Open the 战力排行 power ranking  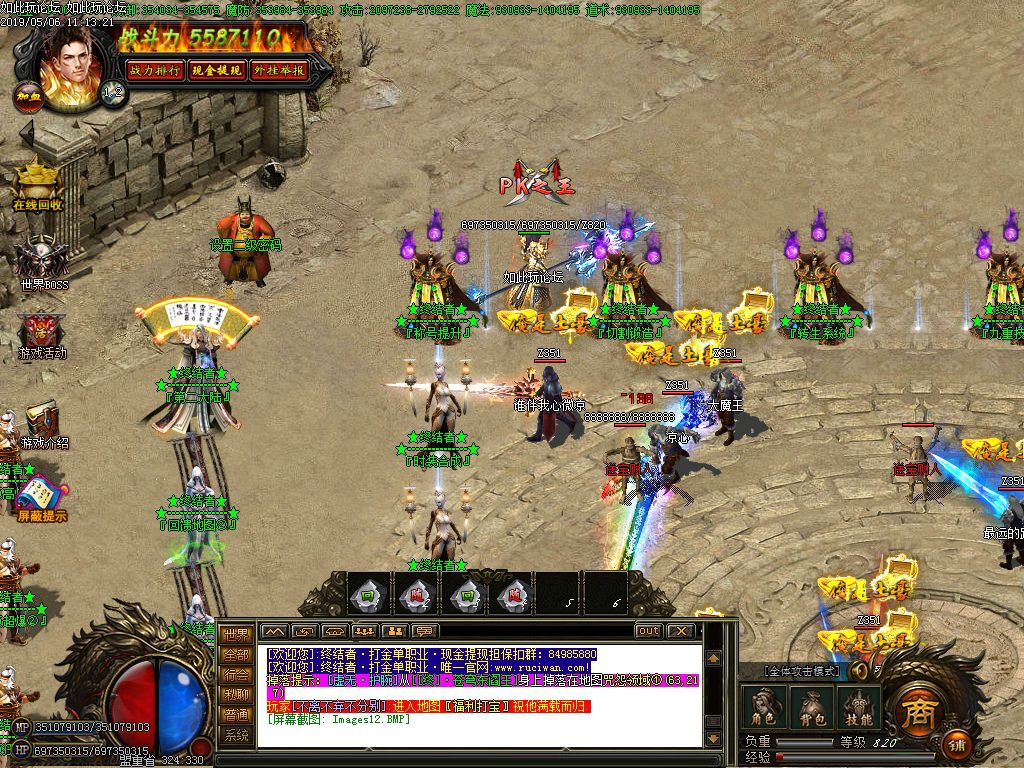tap(156, 70)
